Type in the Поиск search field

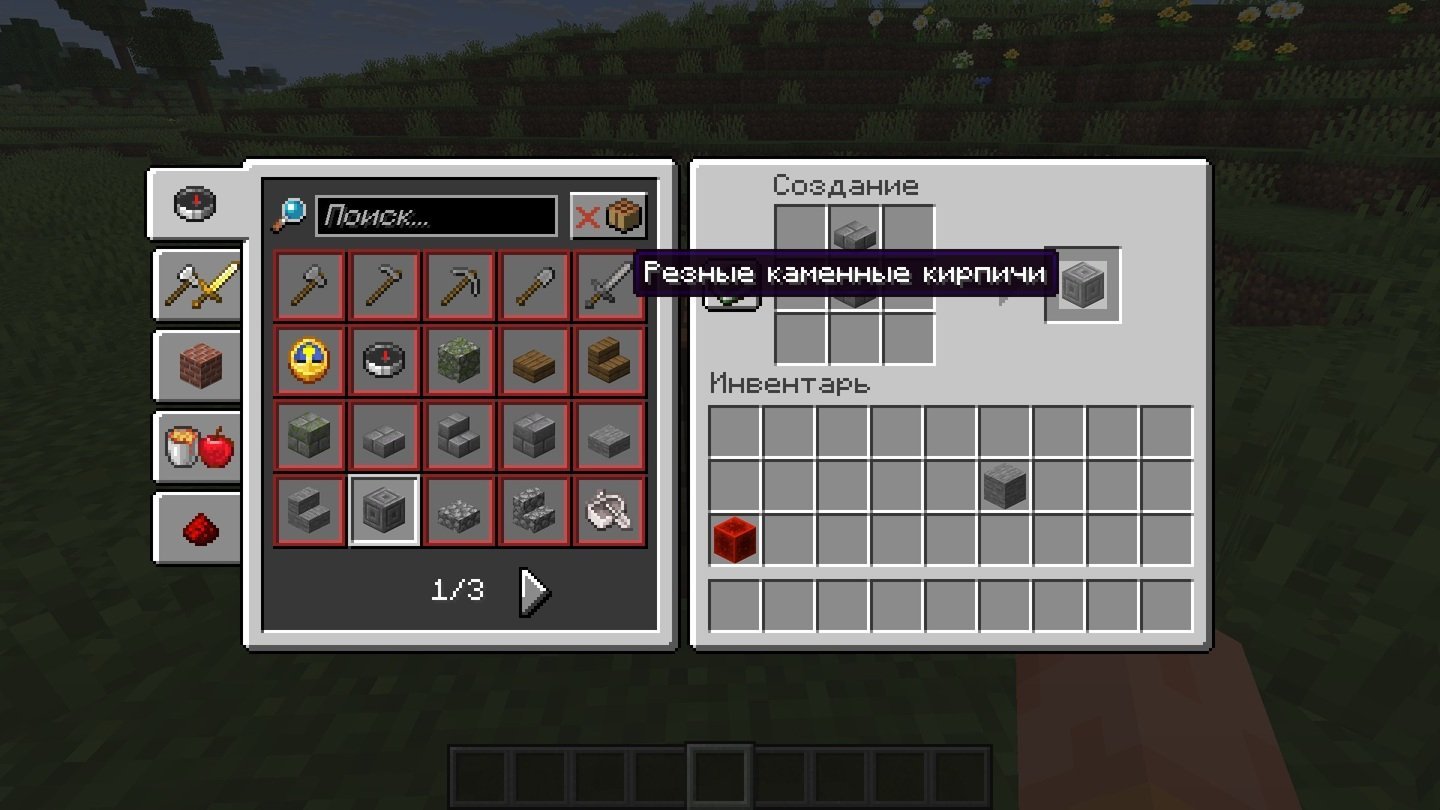click(435, 216)
